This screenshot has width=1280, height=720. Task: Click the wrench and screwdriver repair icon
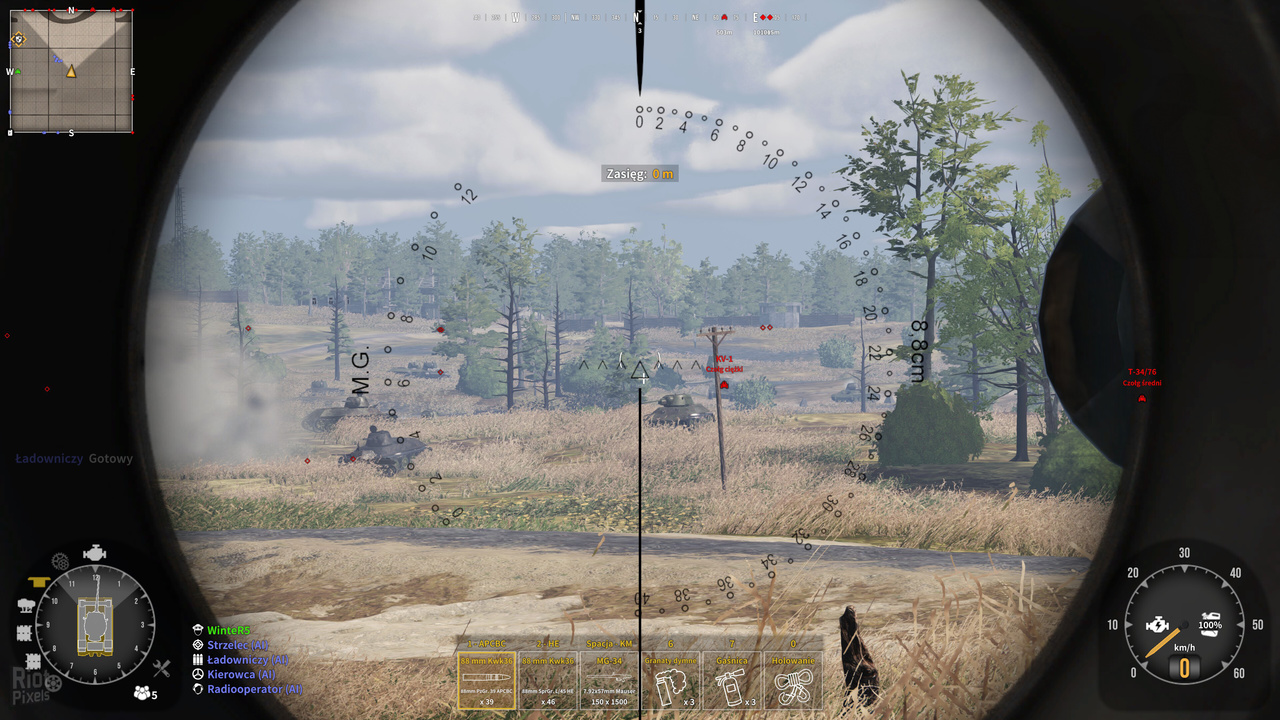[161, 669]
